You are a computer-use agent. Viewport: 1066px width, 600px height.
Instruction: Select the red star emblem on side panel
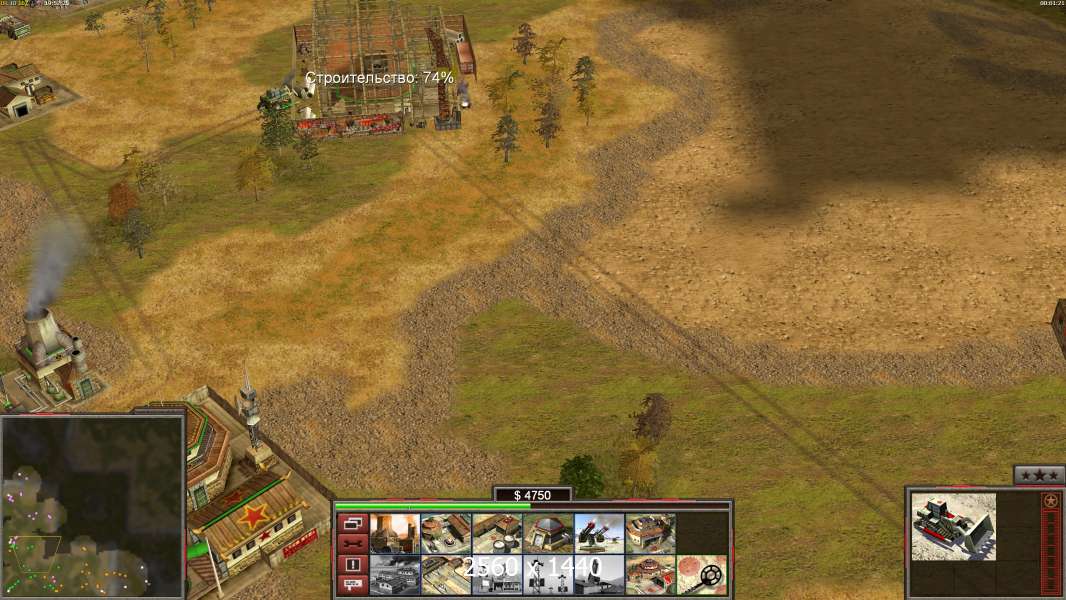tap(1050, 500)
